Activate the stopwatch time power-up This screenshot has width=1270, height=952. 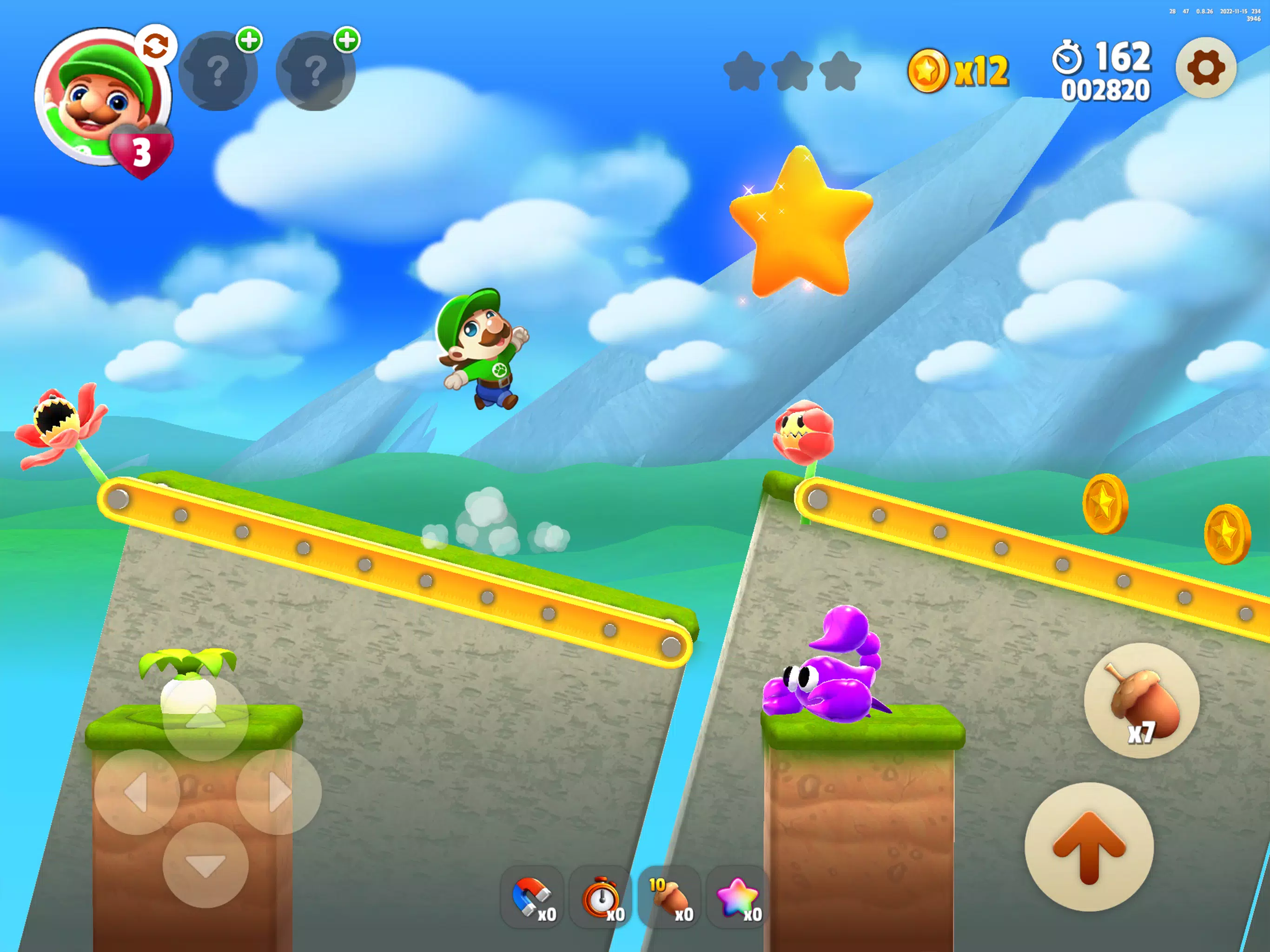click(601, 897)
